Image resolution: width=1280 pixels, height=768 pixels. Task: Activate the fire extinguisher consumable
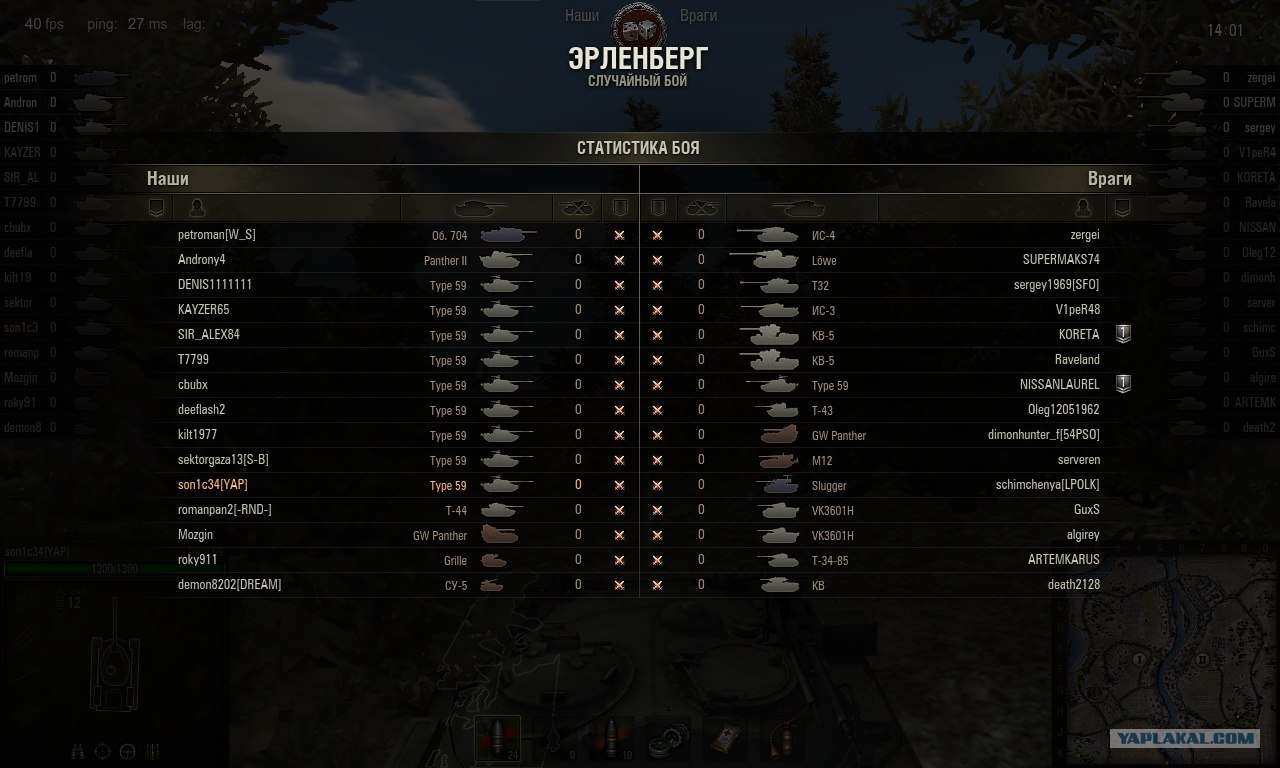click(x=783, y=741)
